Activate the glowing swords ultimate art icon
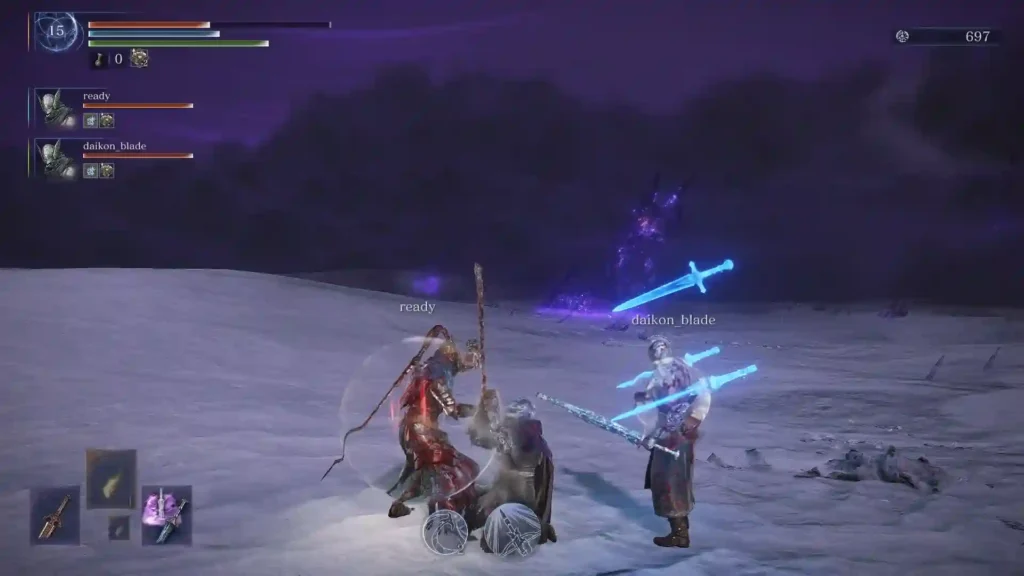1024x576 pixels. coord(512,530)
